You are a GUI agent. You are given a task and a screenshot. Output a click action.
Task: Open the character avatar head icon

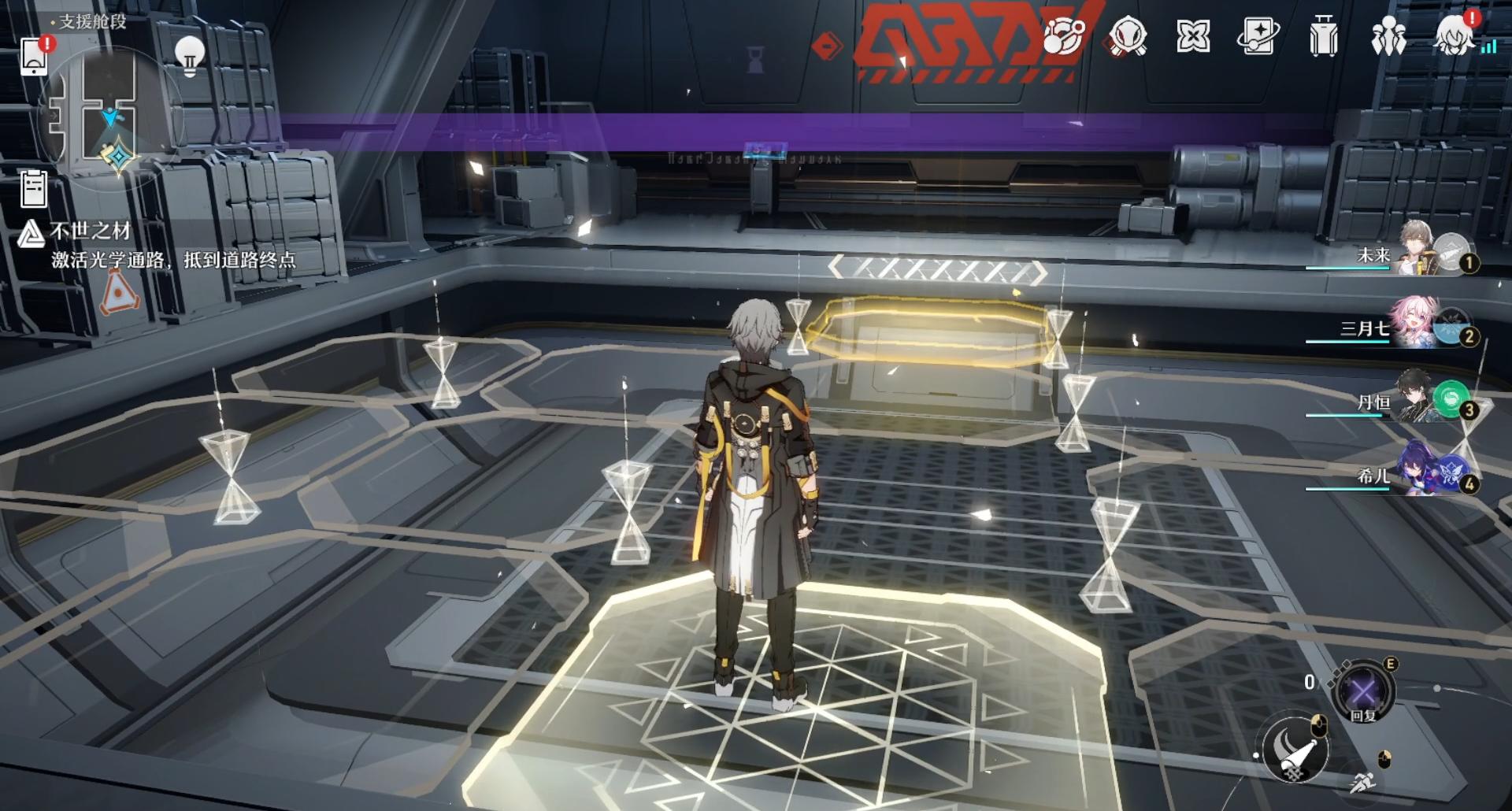click(1453, 36)
